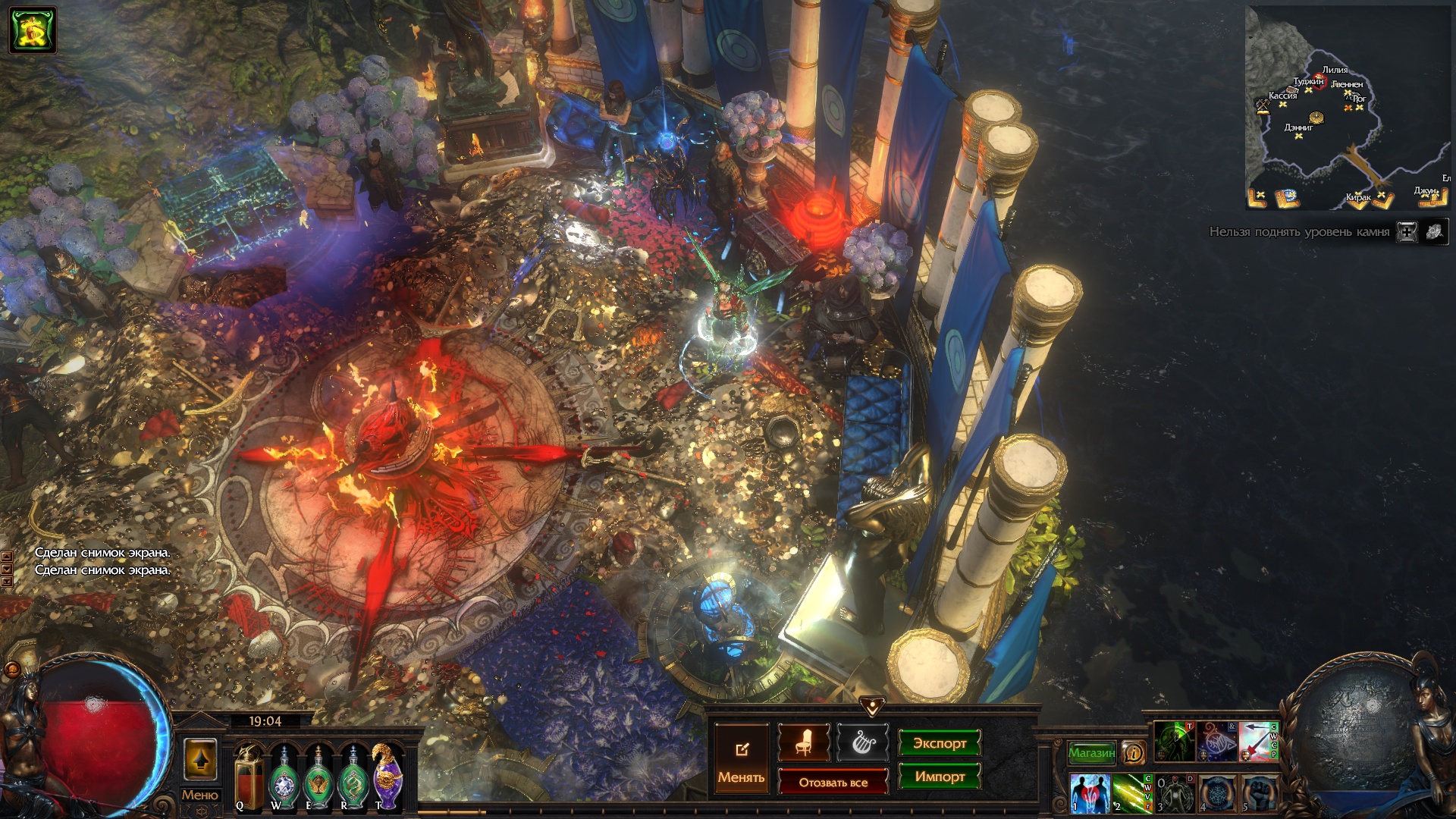Import a hideout with Импорт

click(x=940, y=777)
